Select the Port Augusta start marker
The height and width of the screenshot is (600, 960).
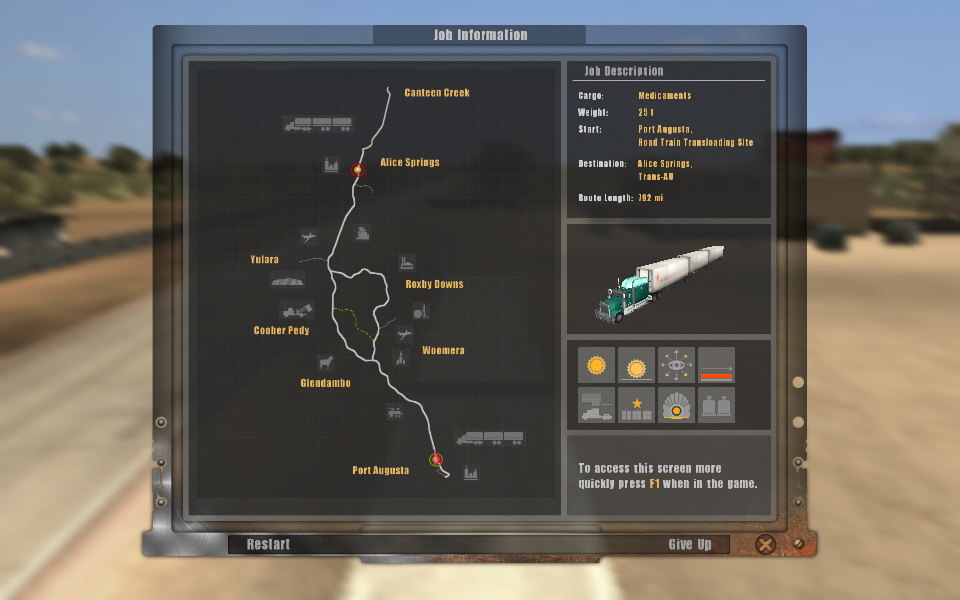point(435,459)
